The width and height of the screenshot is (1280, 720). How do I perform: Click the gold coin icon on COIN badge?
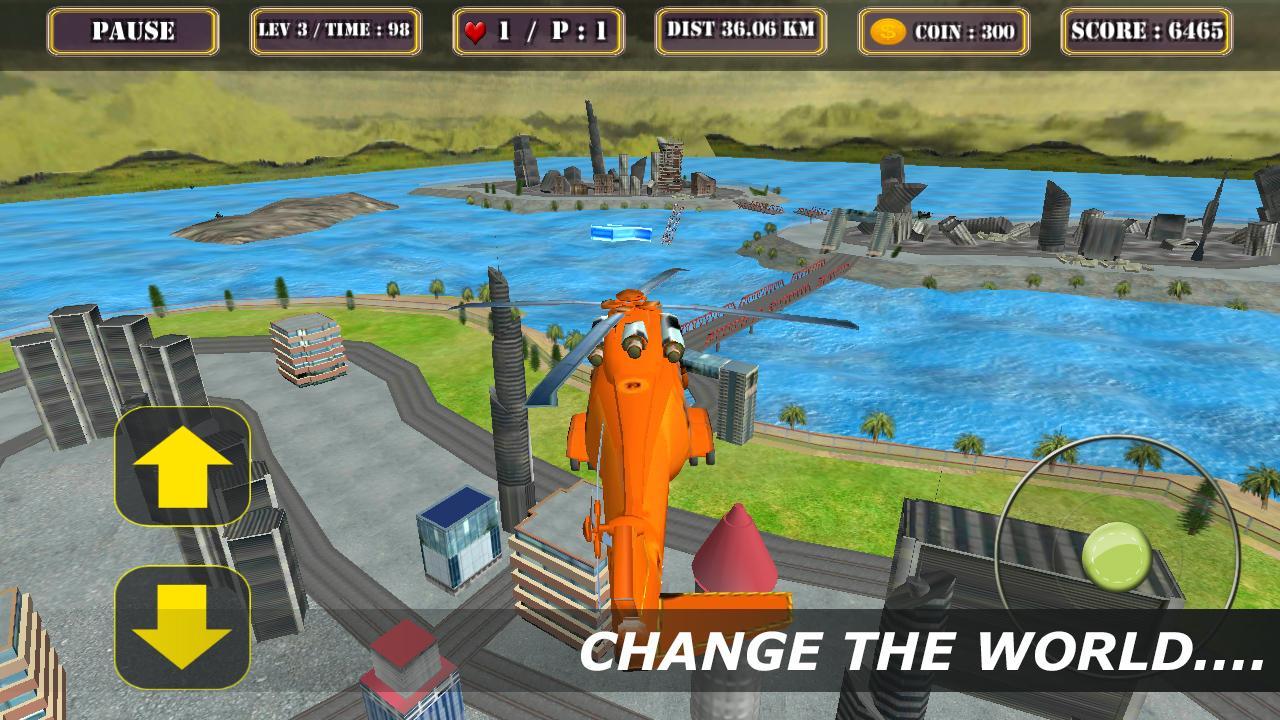tap(887, 32)
